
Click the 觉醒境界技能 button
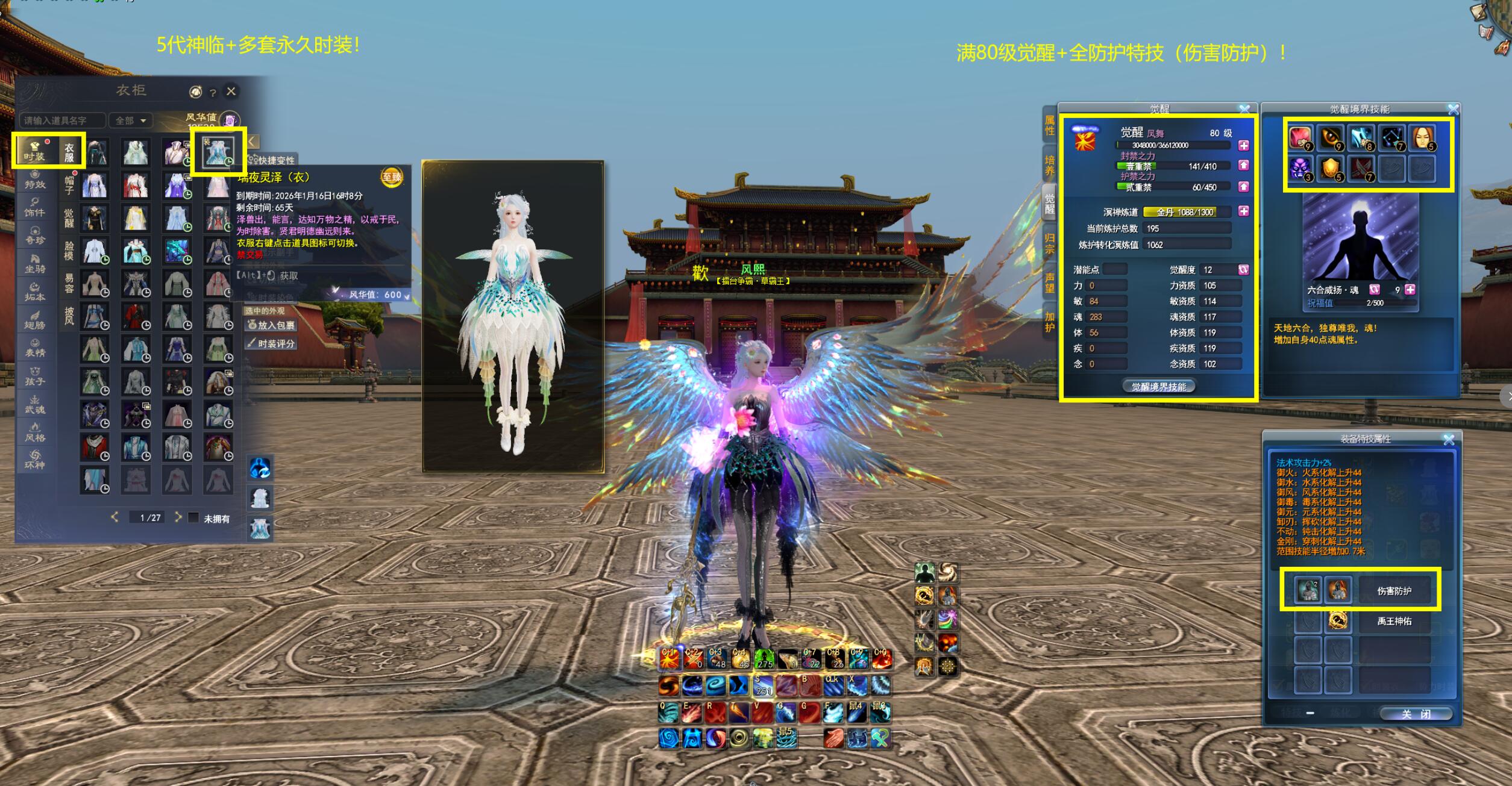tap(1158, 387)
